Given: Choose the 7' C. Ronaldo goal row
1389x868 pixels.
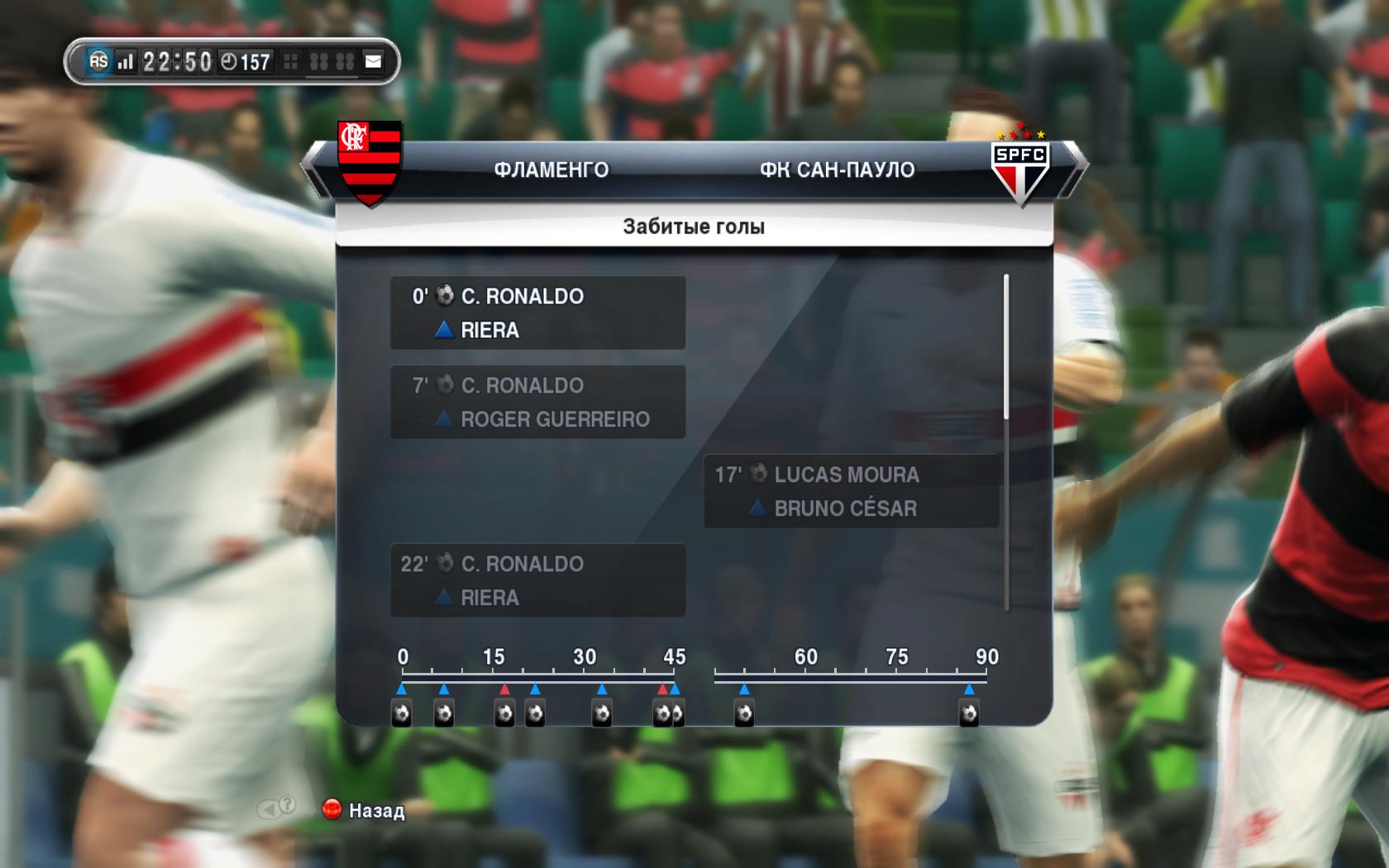Looking at the screenshot, I should (x=537, y=402).
